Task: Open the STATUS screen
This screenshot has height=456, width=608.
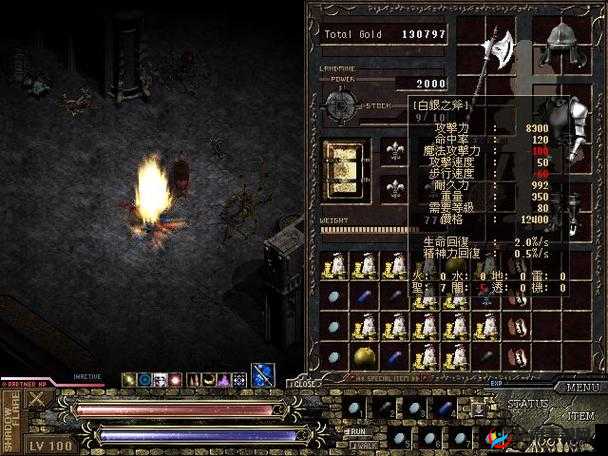Action: point(526,404)
